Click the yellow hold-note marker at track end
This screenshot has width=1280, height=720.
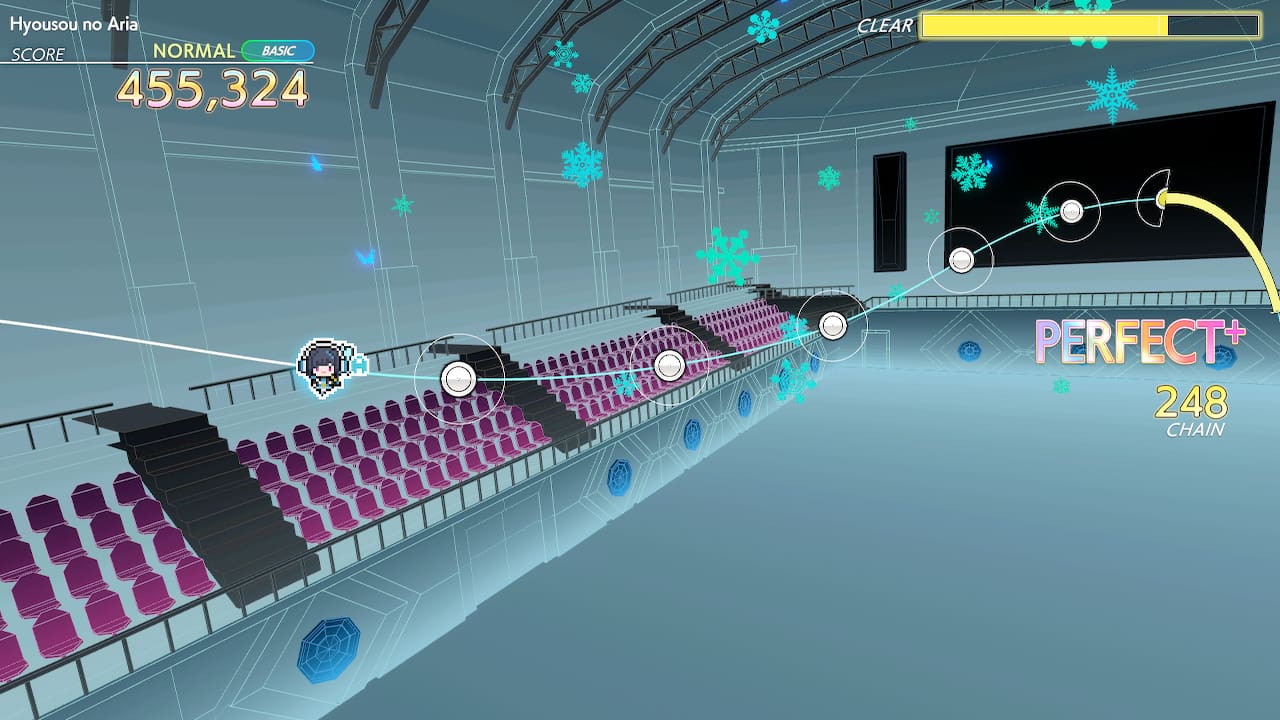point(1160,200)
